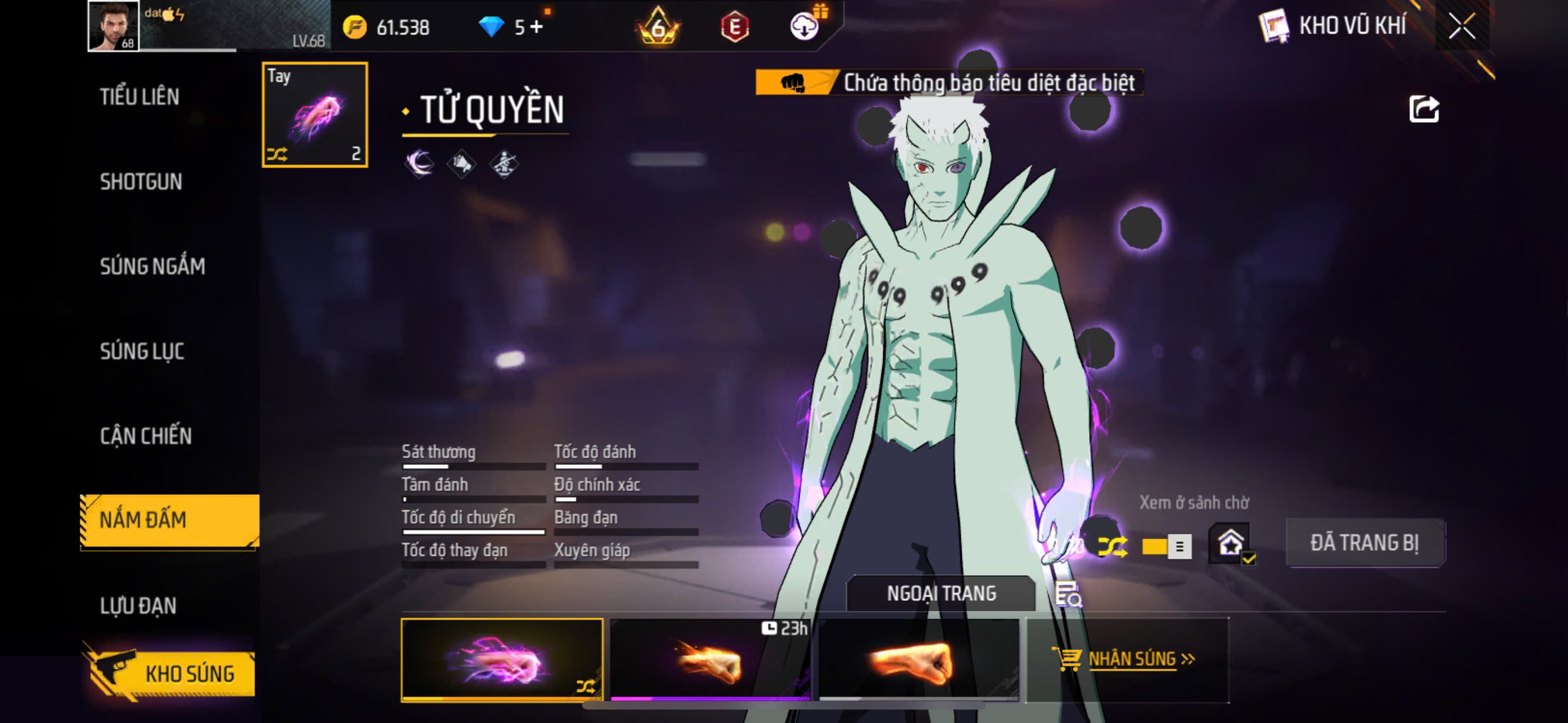
Task: Open the Súng Lục category
Action: 142,351
